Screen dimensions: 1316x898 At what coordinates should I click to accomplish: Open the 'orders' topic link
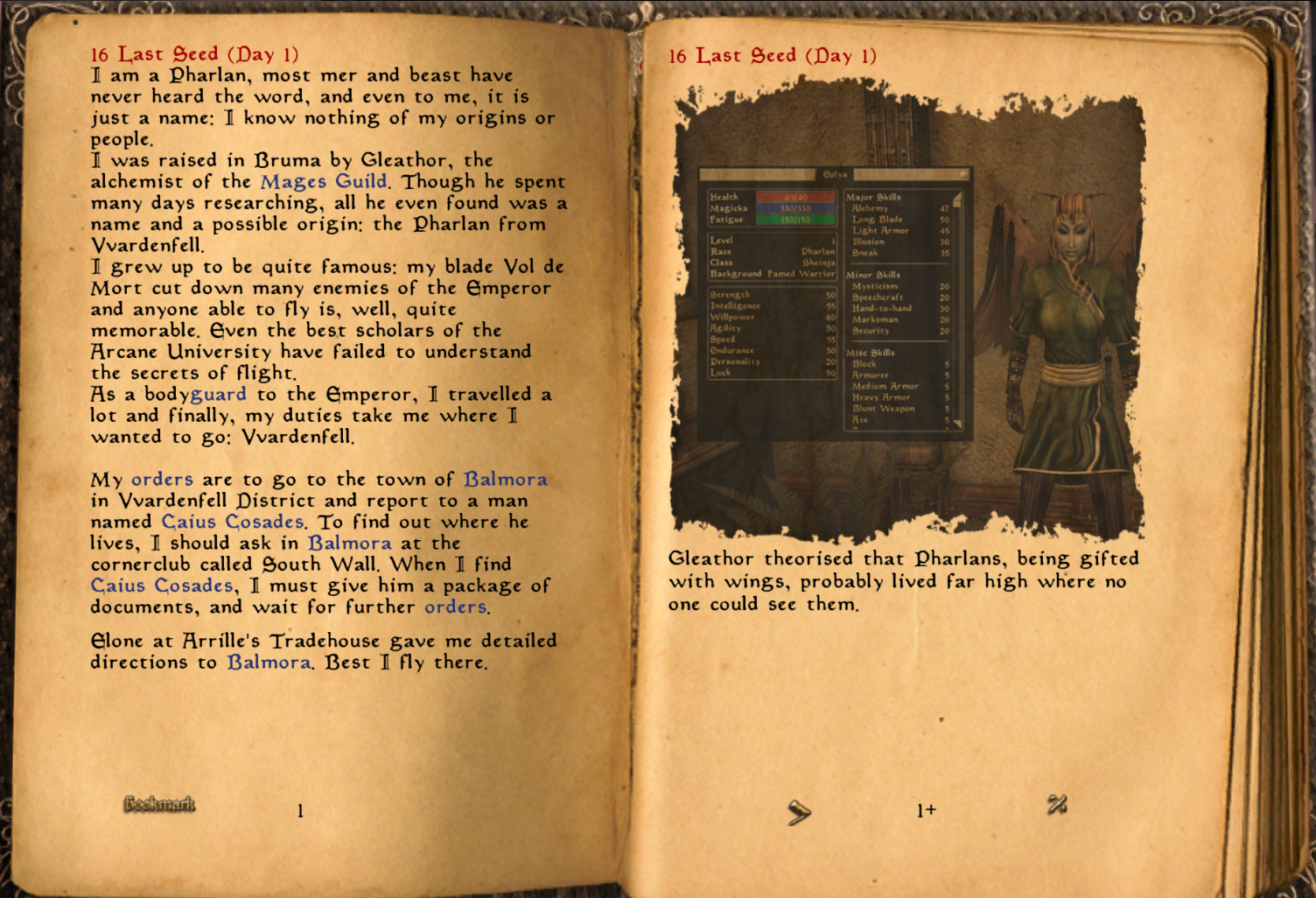point(163,480)
